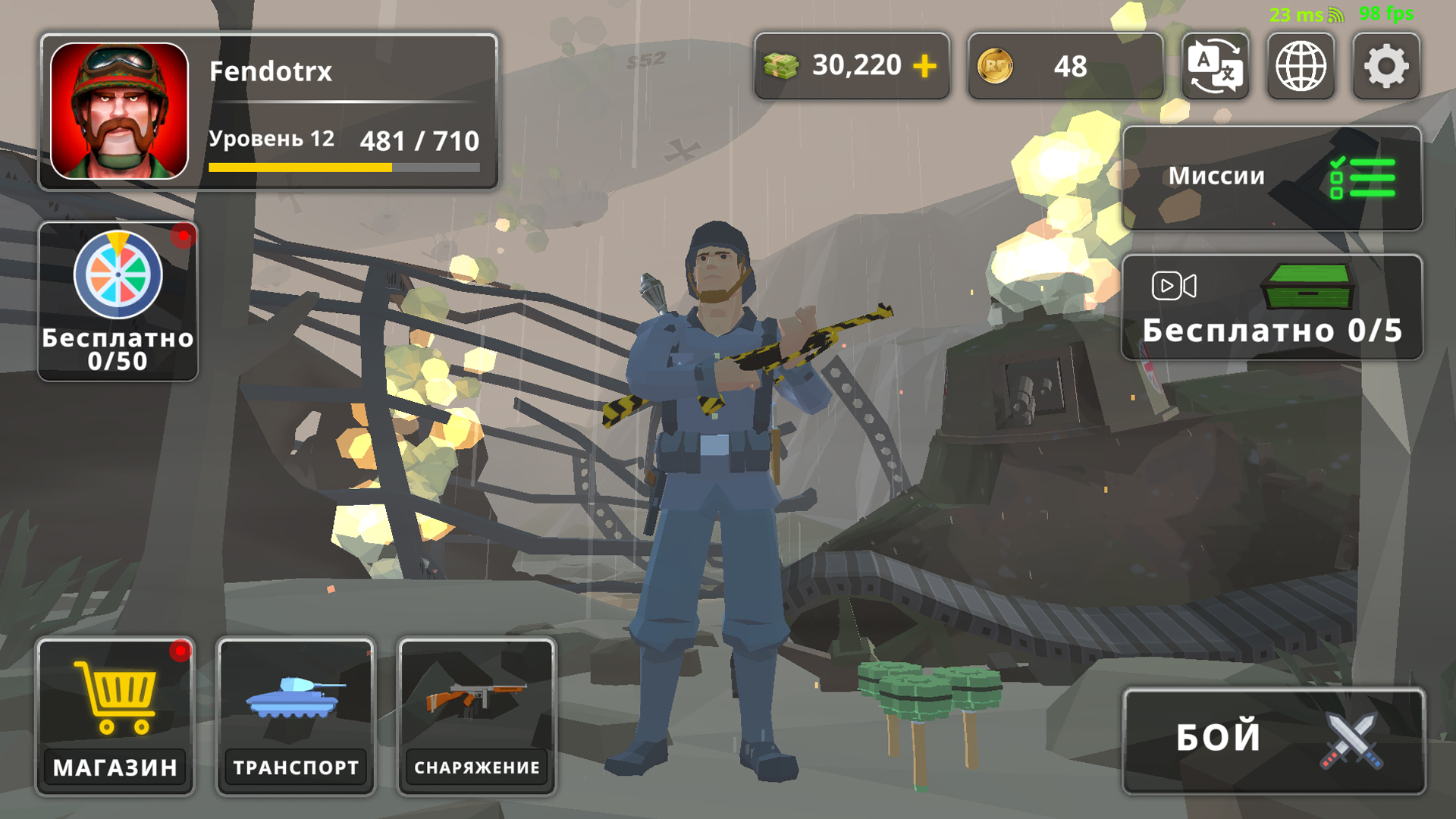Click the cash stack currency icon
Image resolution: width=1456 pixels, height=819 pixels.
[780, 66]
